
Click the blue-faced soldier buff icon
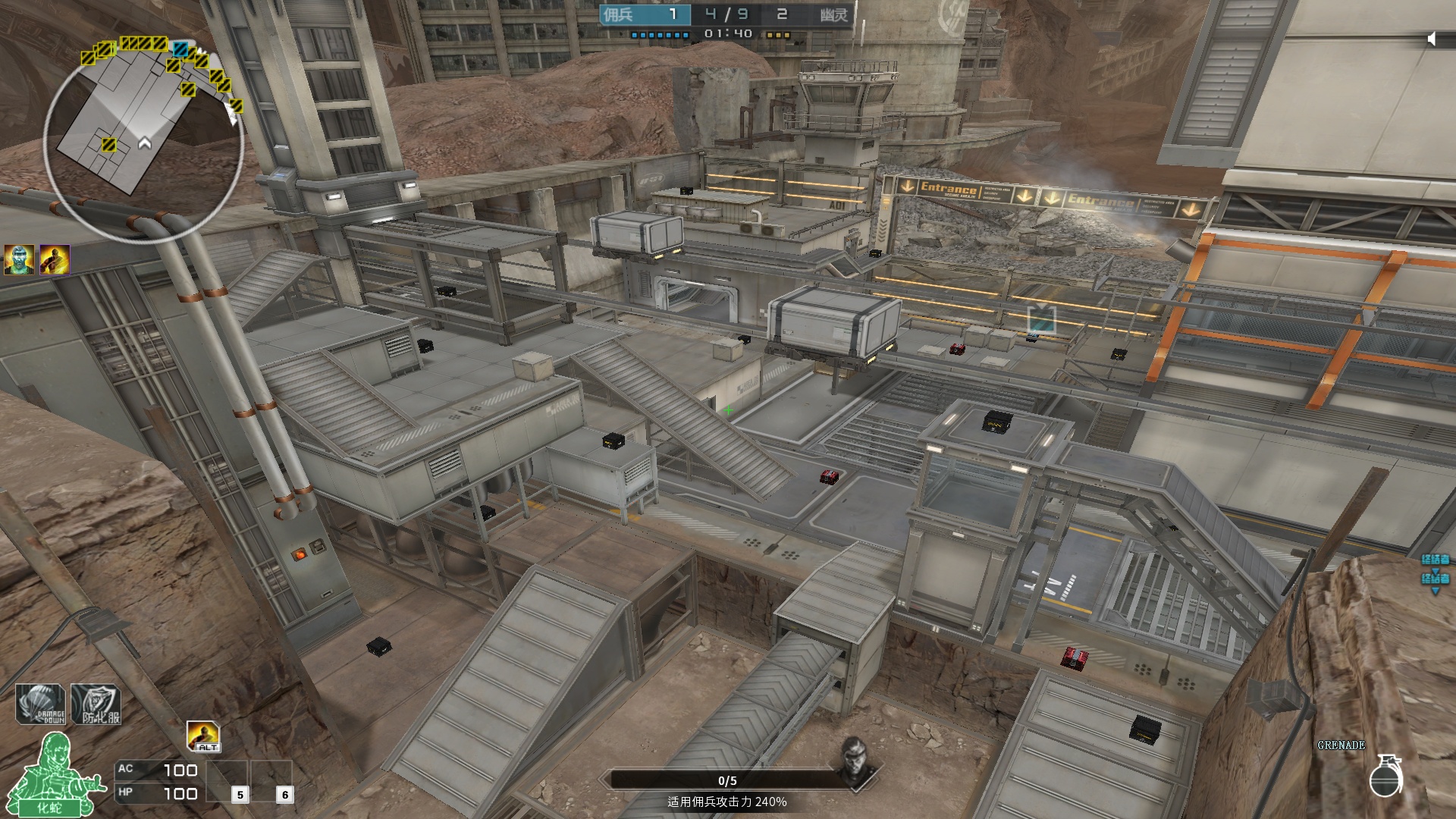tap(18, 260)
